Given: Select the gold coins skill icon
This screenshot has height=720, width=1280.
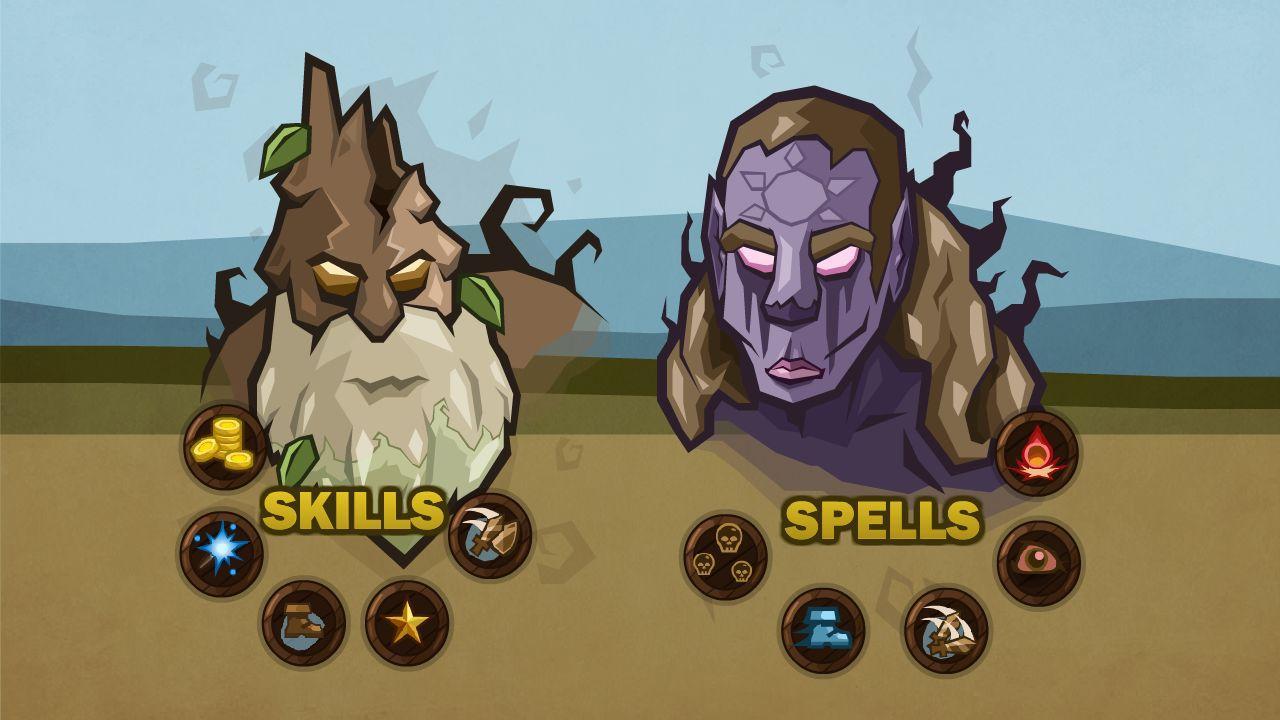Looking at the screenshot, I should [x=224, y=447].
